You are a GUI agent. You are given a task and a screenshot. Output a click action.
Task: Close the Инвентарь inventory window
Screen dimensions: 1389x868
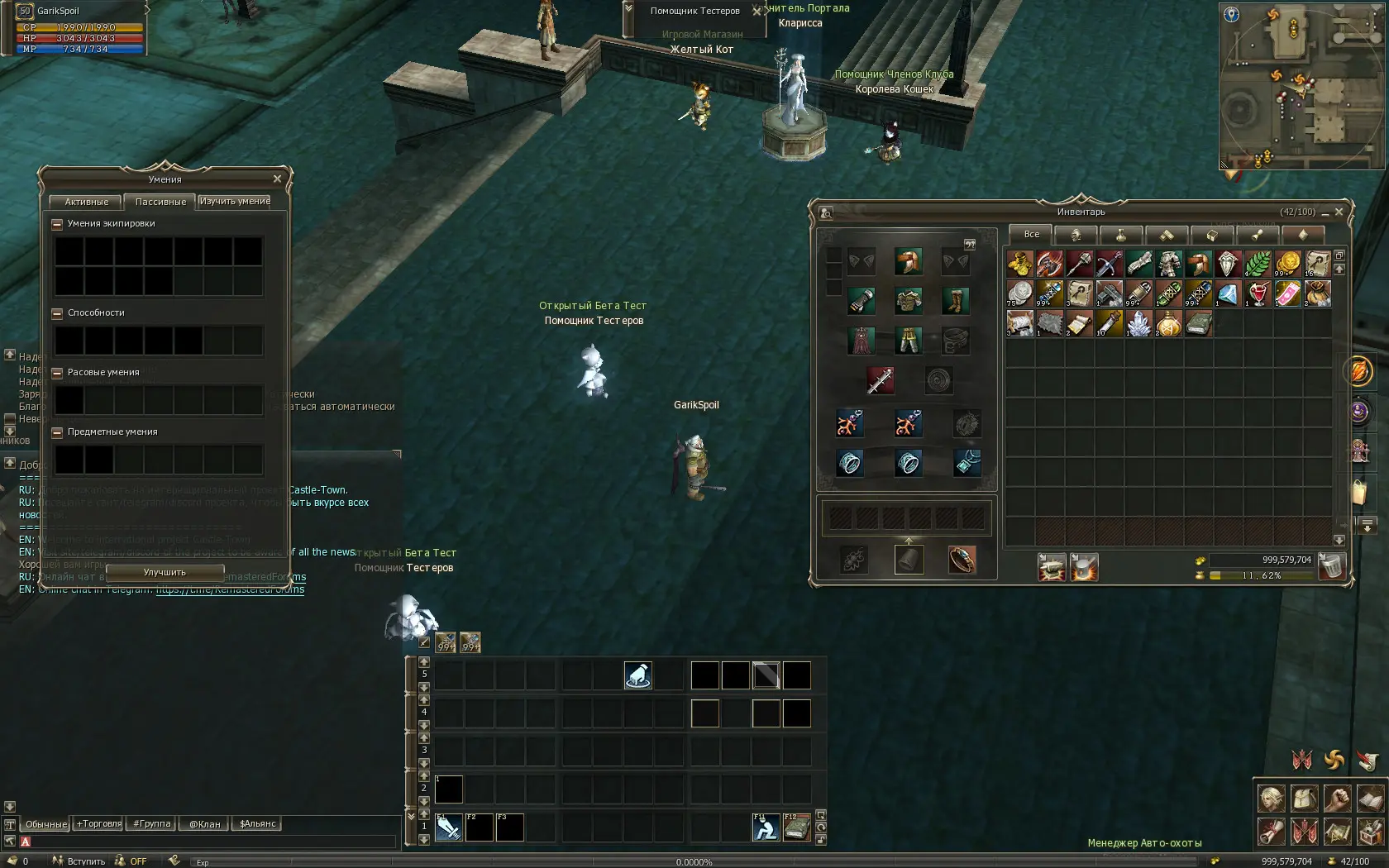coord(1339,212)
